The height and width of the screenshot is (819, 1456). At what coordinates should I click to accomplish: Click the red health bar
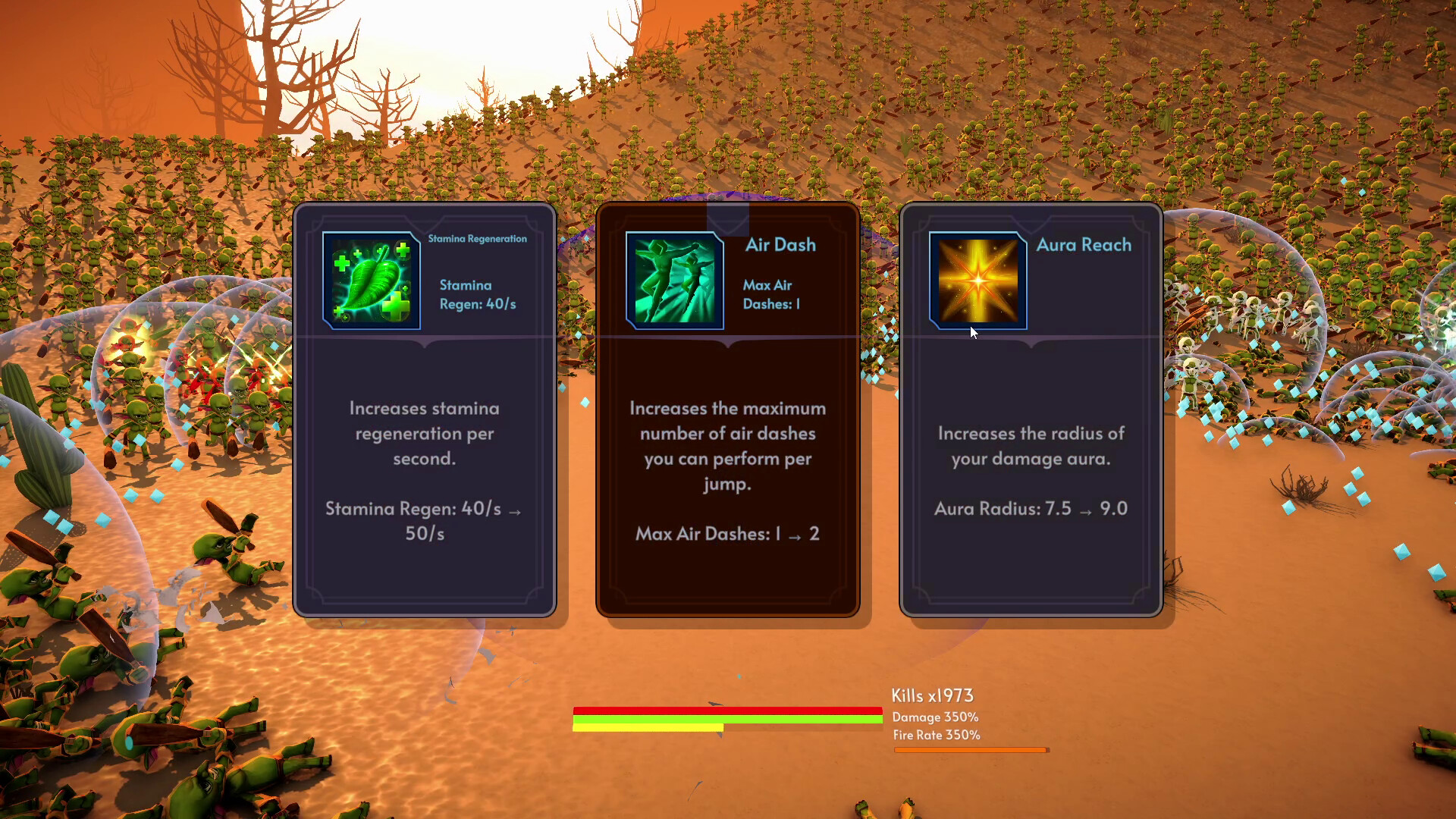[x=728, y=711]
